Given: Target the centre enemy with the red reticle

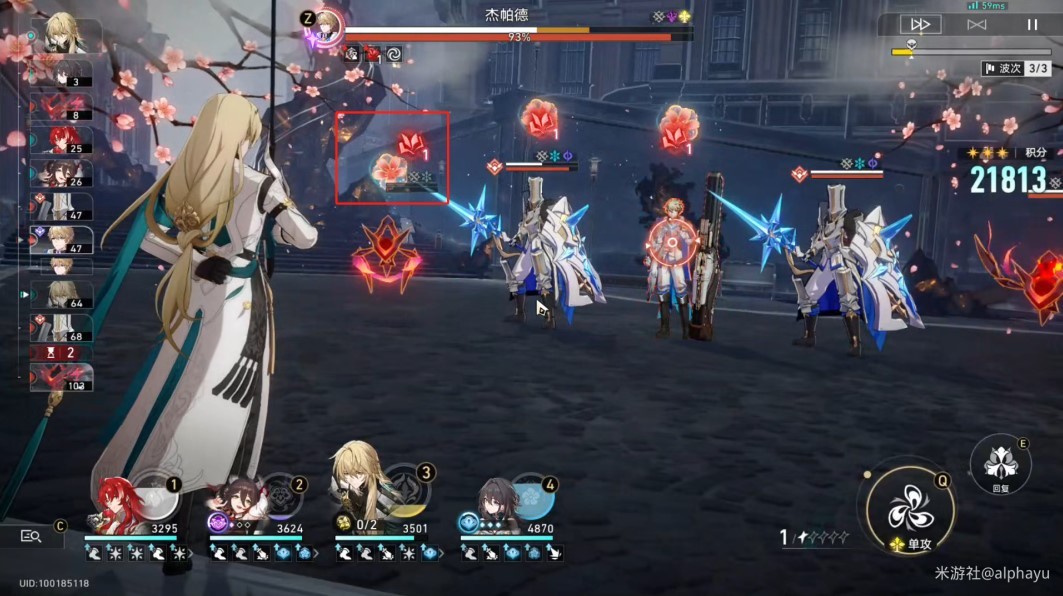Looking at the screenshot, I should pyautogui.click(x=669, y=242).
